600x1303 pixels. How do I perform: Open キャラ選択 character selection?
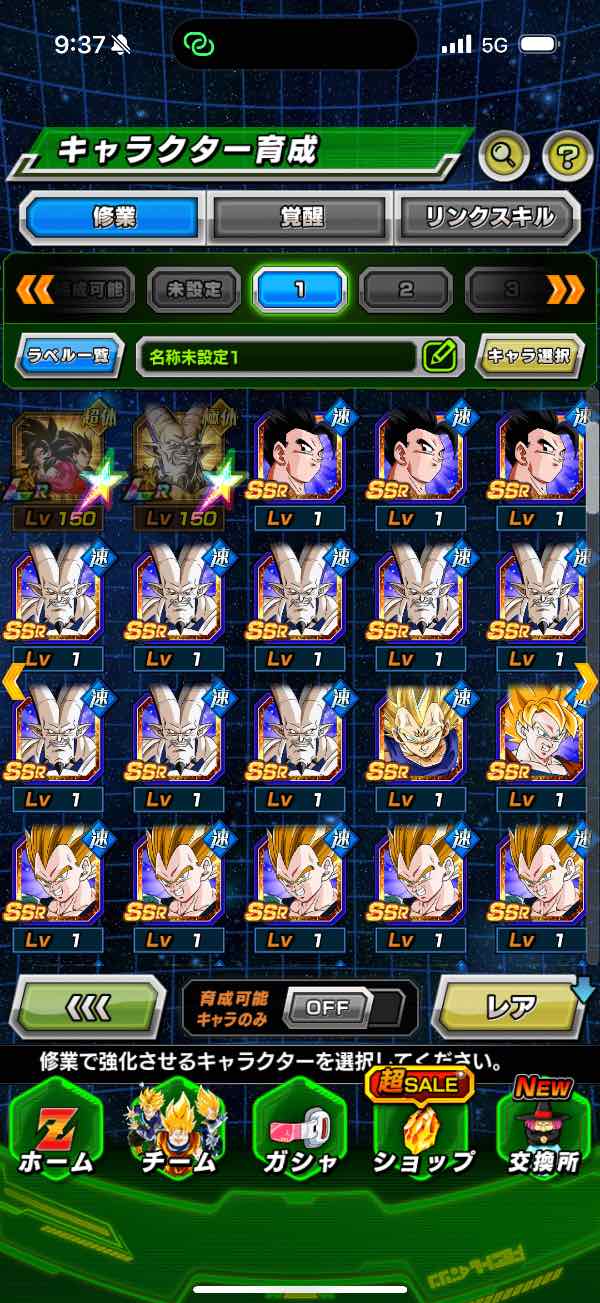(x=529, y=355)
